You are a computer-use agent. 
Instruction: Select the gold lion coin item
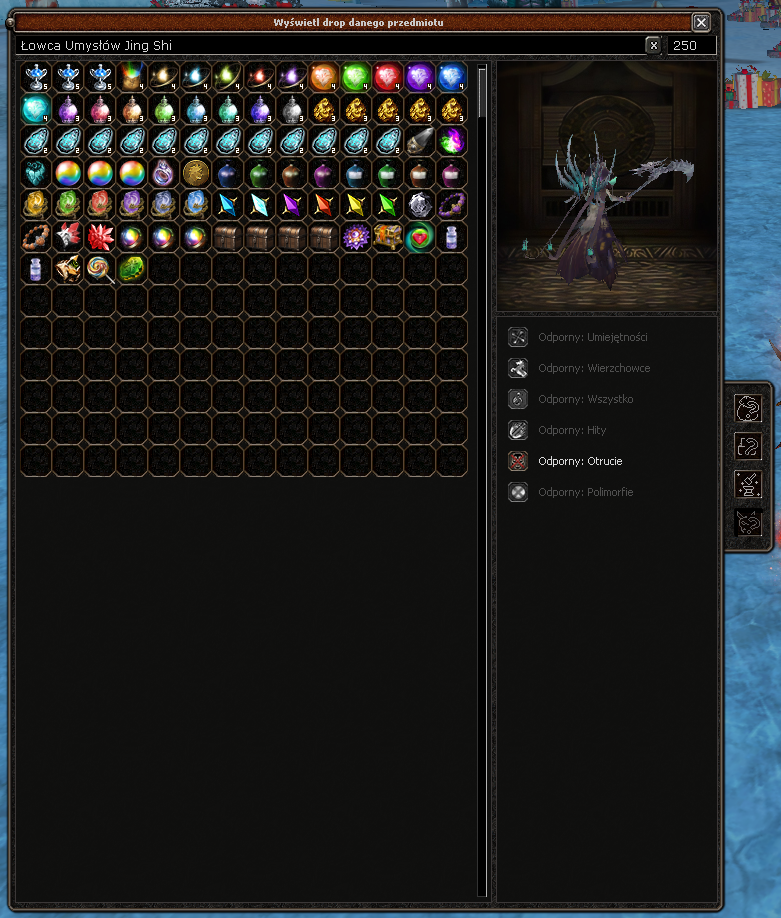196,173
